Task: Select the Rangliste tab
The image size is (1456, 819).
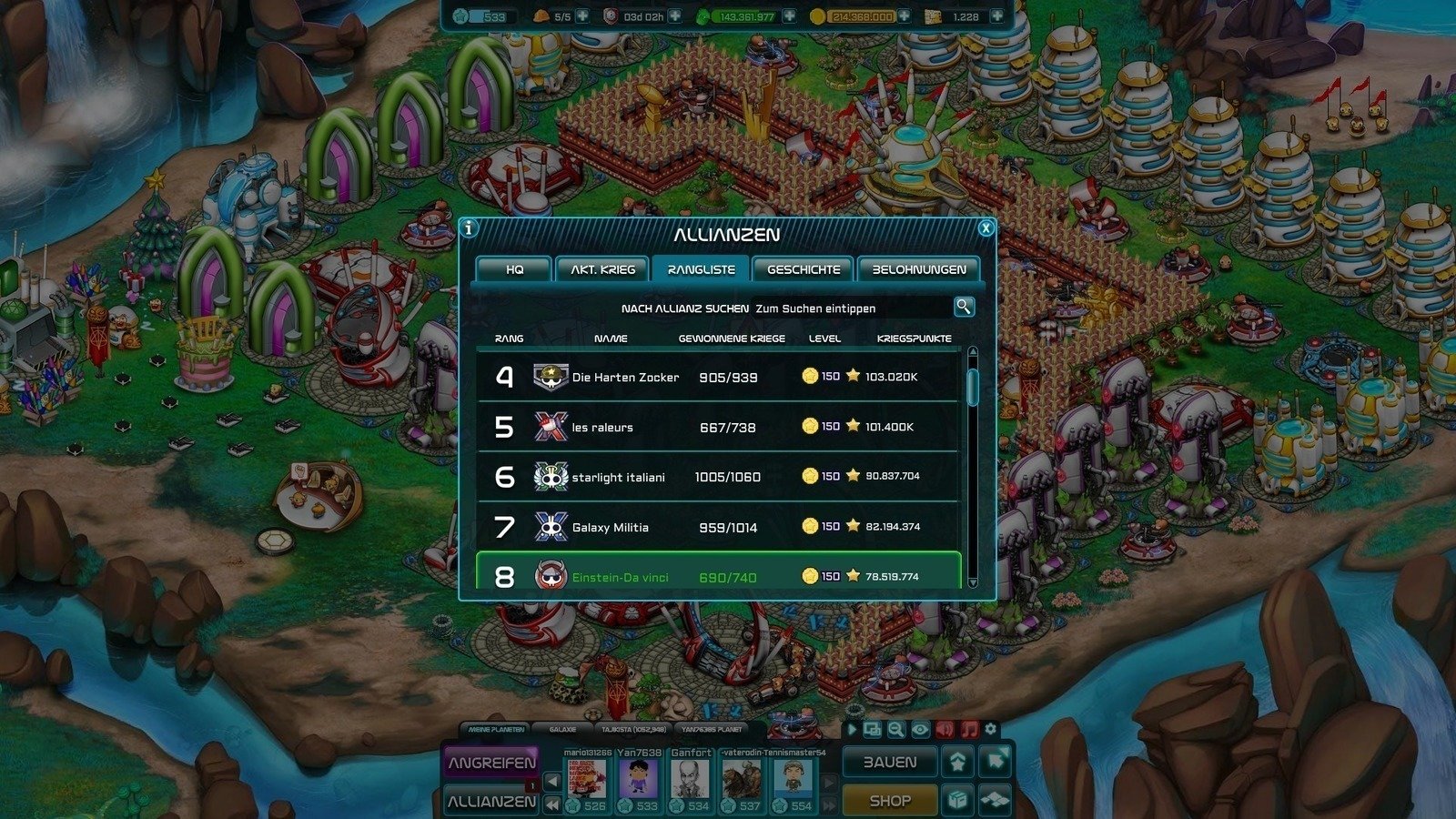Action: coord(701,269)
